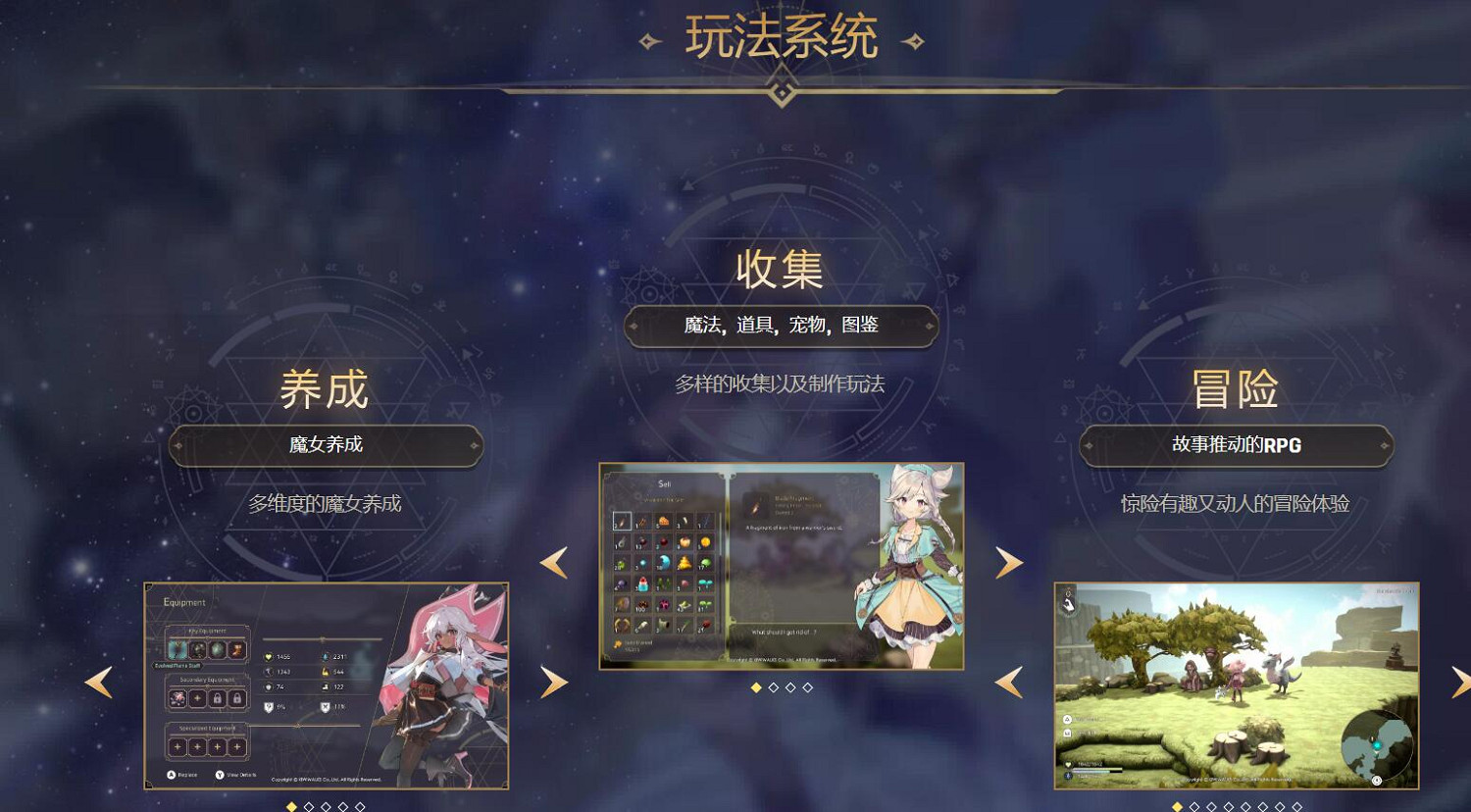Click the gold currency icon in the inventory
Image resolution: width=1471 pixels, height=812 pixels.
(616, 643)
